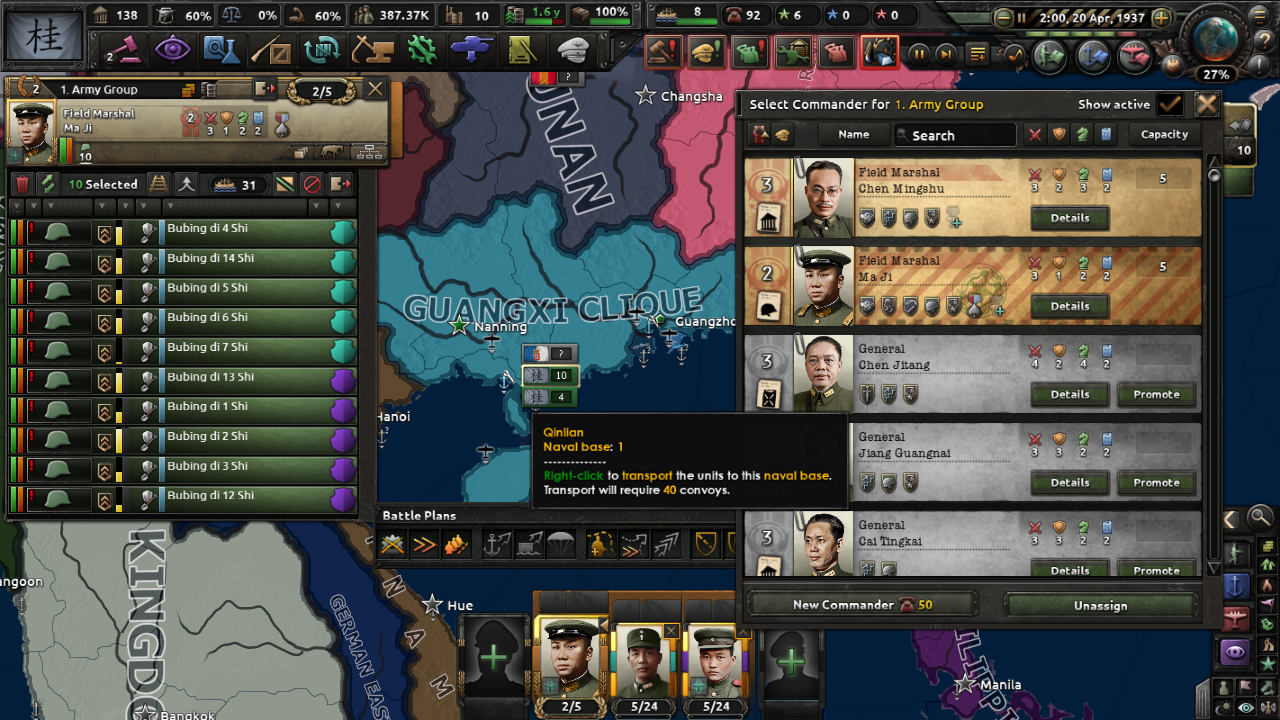The image size is (1280, 720).
Task: Open the Decisions panel with pink gavel icon
Action: [x=129, y=48]
